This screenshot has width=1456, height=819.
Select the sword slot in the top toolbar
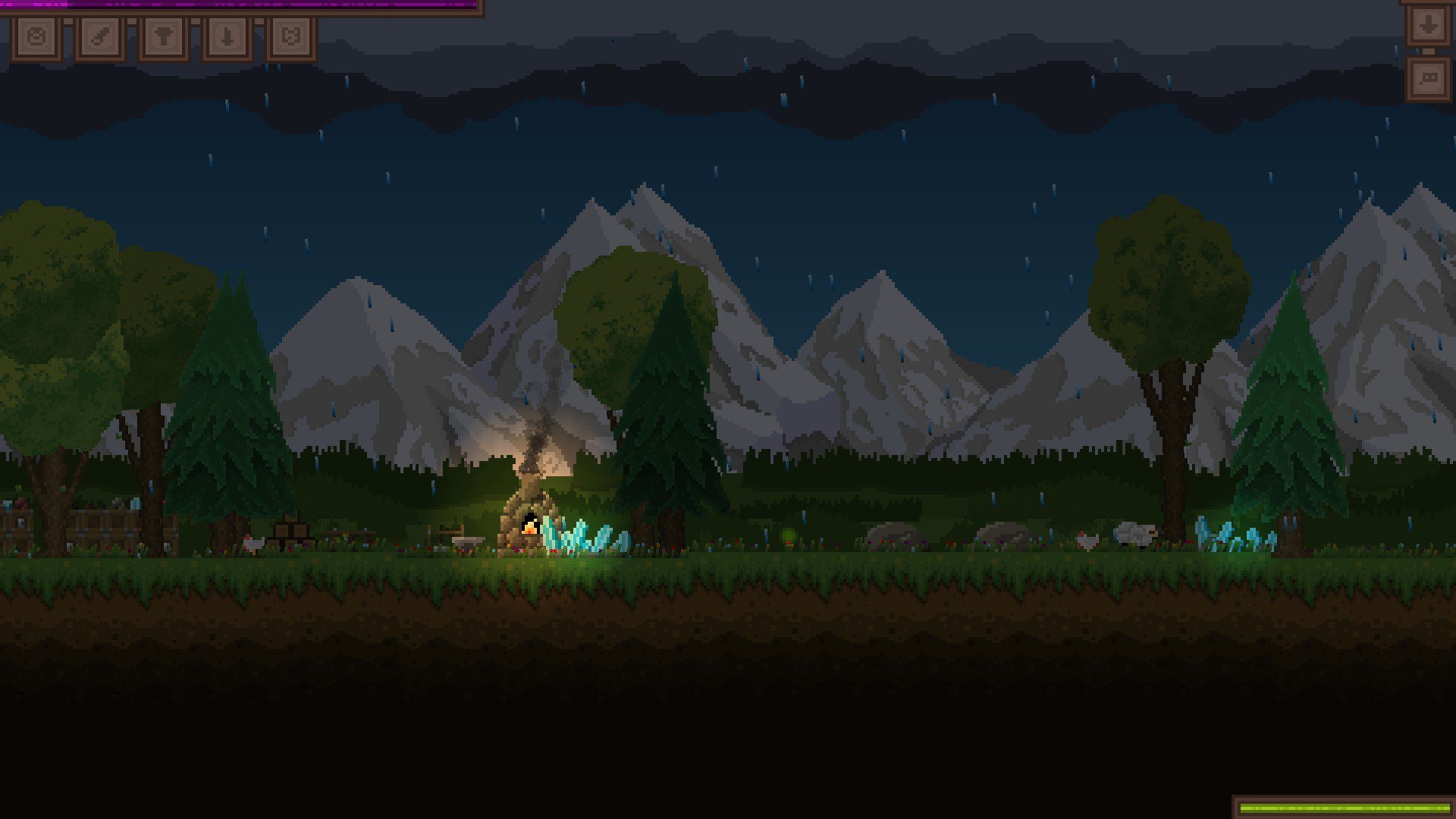(99, 36)
